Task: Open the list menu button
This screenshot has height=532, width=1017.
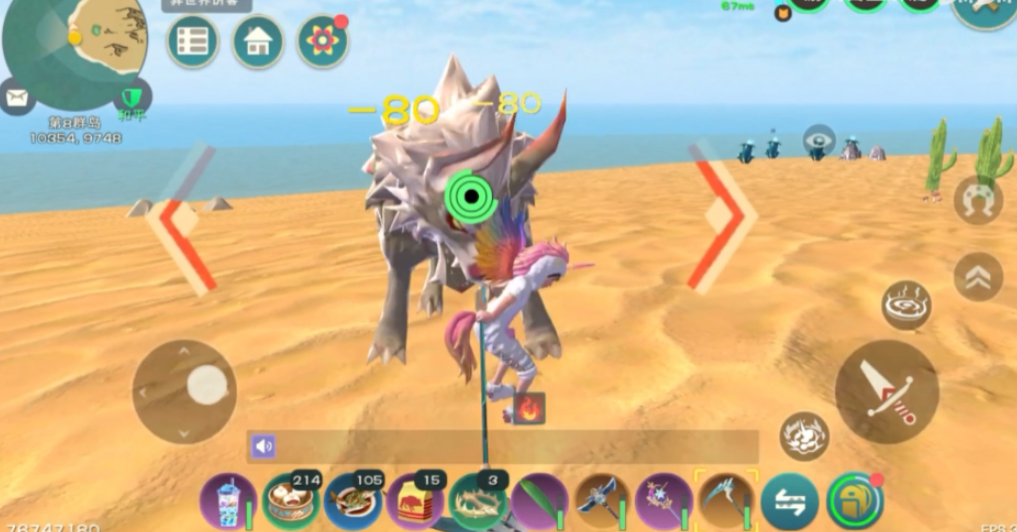Action: tap(192, 42)
